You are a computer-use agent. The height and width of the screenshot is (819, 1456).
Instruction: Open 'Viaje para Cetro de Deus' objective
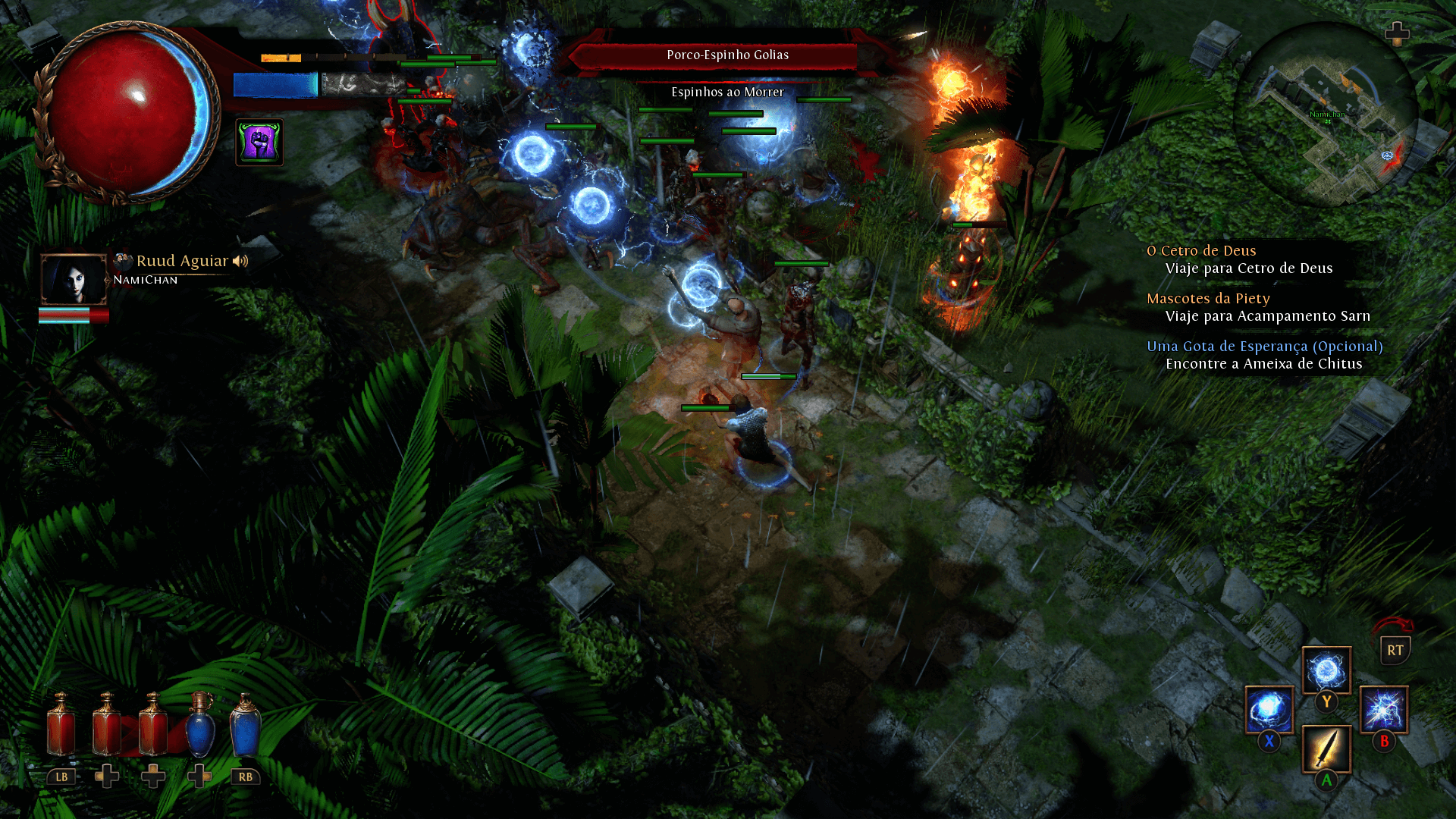(x=1248, y=268)
